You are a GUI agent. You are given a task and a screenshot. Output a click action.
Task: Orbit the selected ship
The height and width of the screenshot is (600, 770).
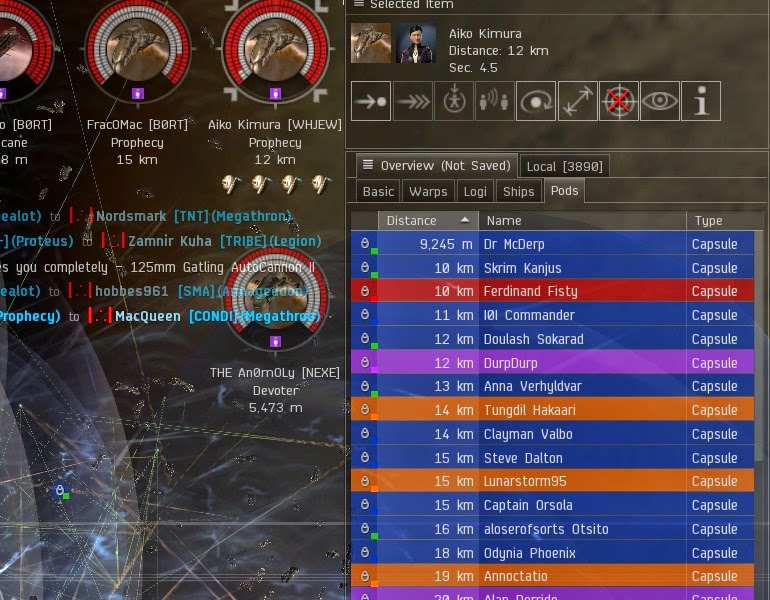click(x=536, y=102)
